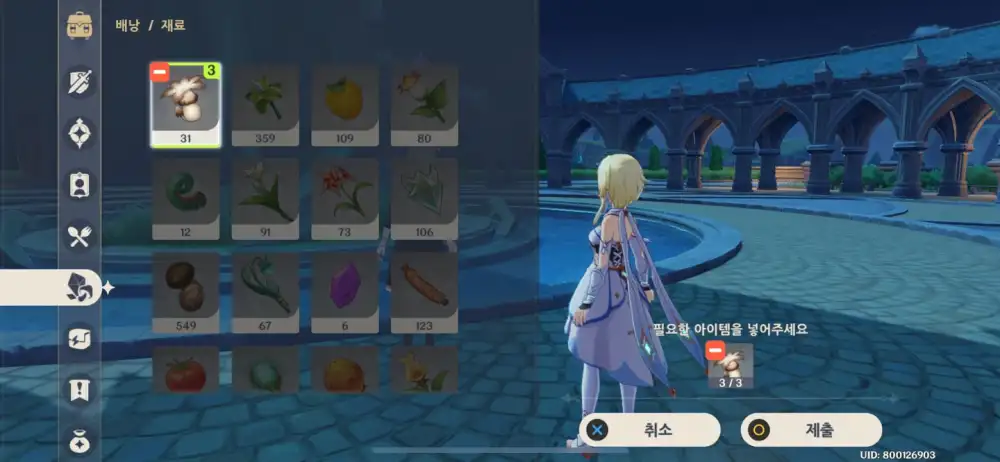Select the mushroom slot with 31

click(x=186, y=106)
